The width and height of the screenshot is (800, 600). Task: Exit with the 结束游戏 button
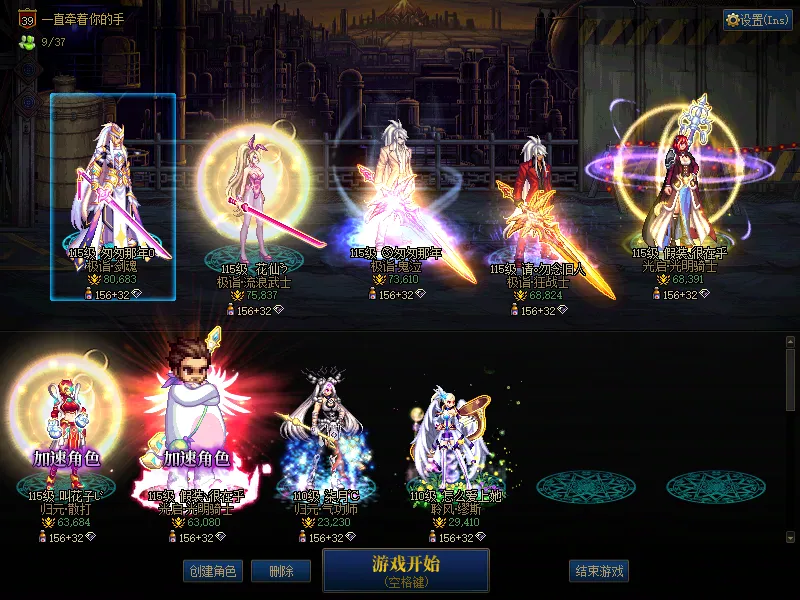click(599, 571)
